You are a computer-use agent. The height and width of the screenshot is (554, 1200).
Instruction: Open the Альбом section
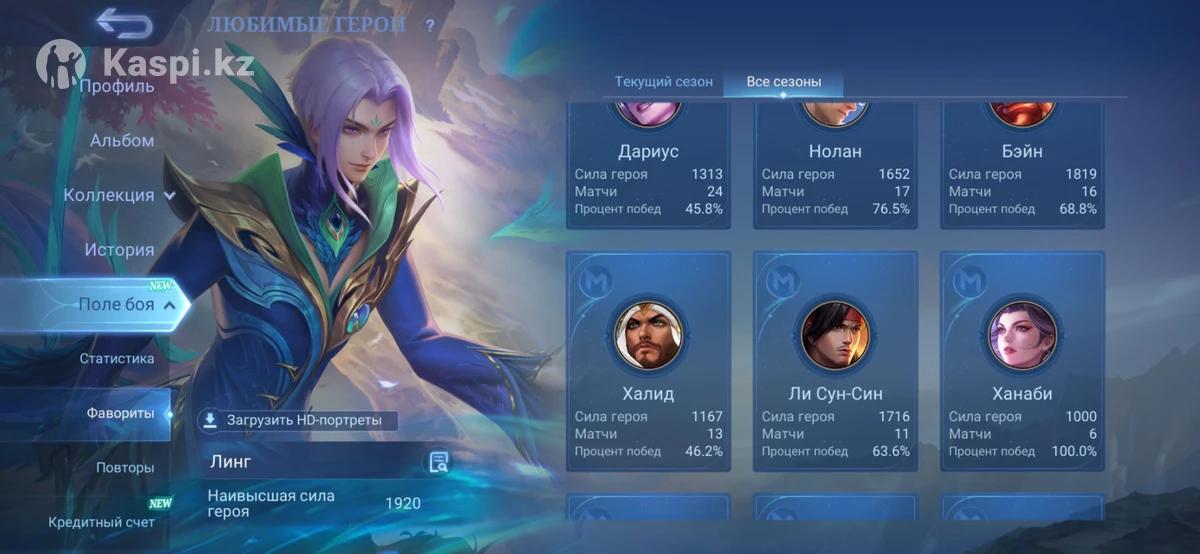click(x=121, y=141)
